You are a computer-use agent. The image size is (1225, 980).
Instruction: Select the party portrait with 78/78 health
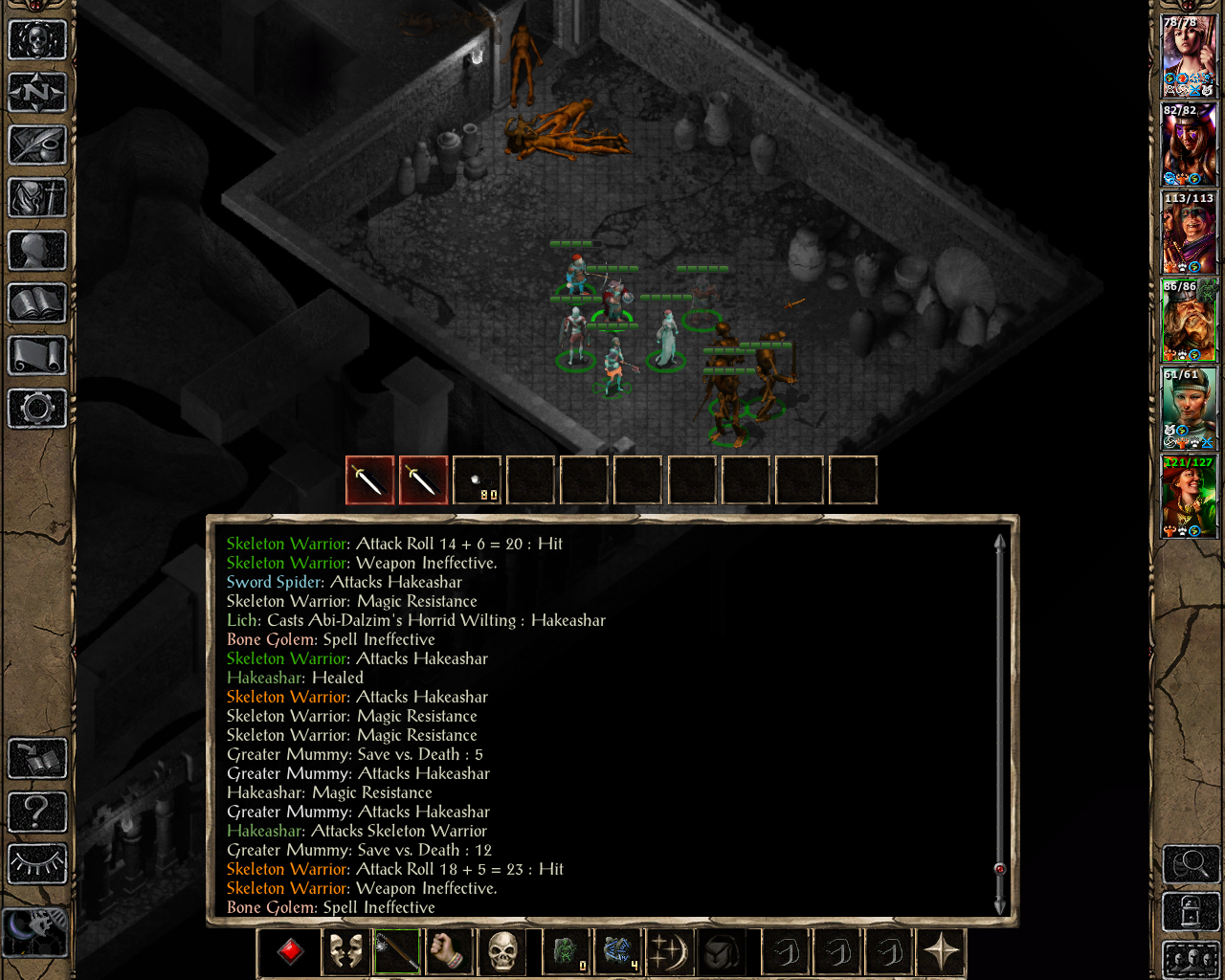pos(1189,56)
